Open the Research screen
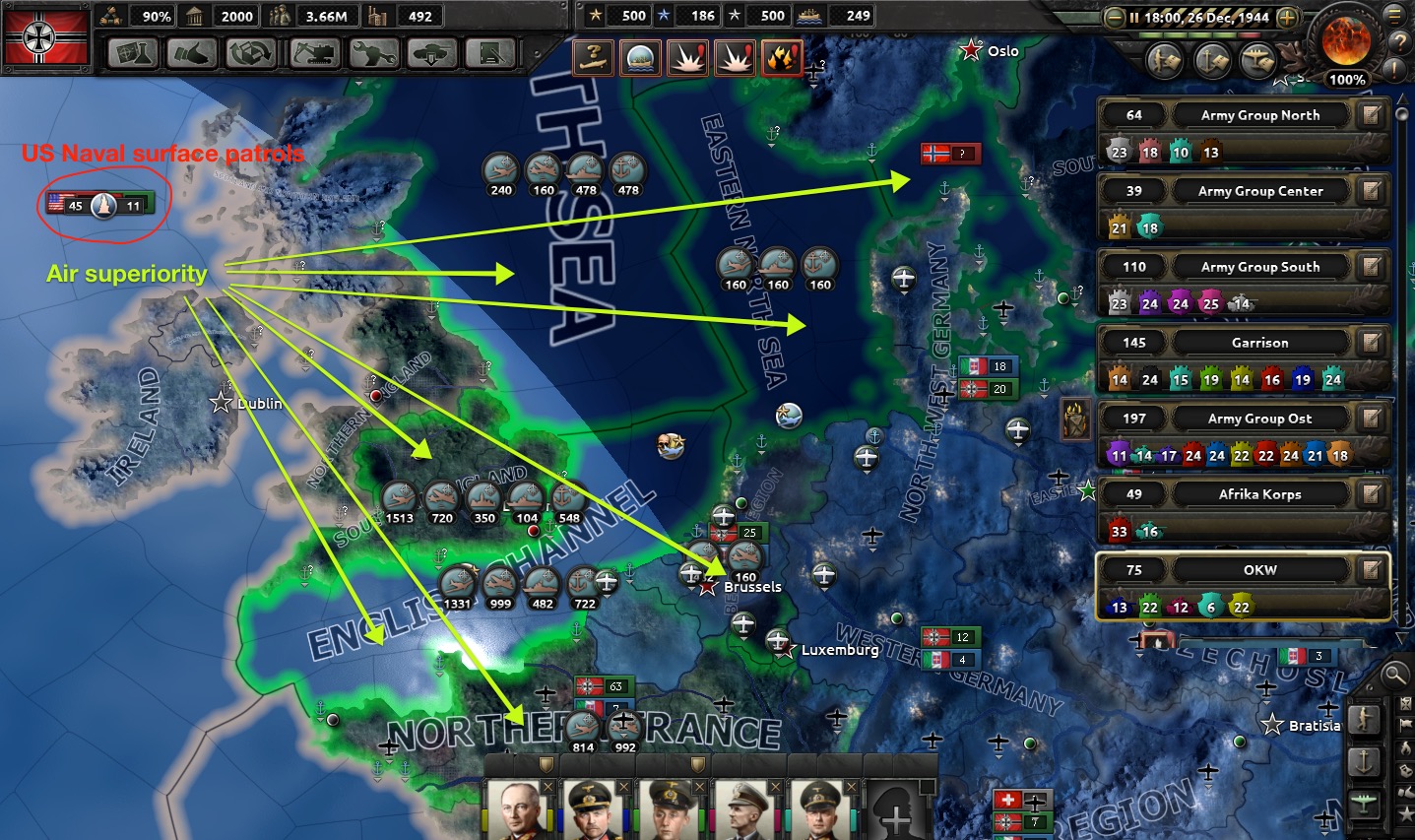 pyautogui.click(x=133, y=53)
